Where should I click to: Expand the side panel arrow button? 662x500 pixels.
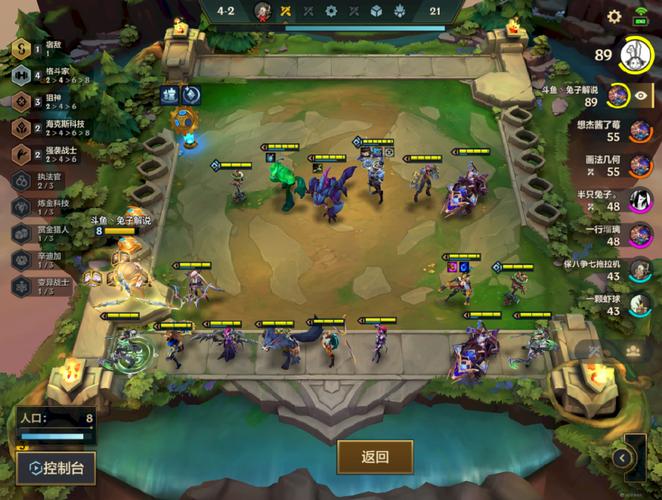coord(622,458)
